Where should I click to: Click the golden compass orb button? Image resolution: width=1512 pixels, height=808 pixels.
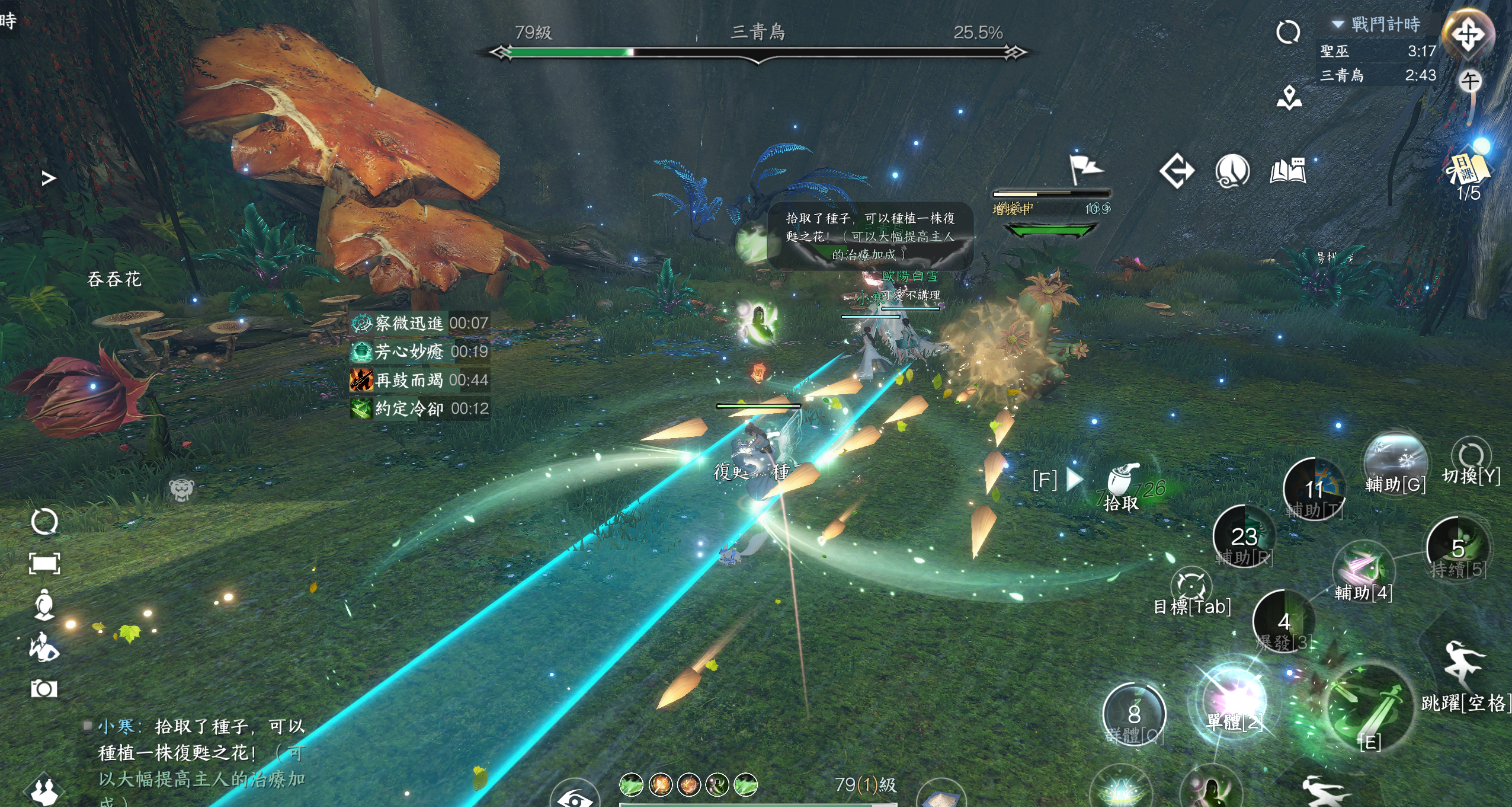click(1468, 34)
